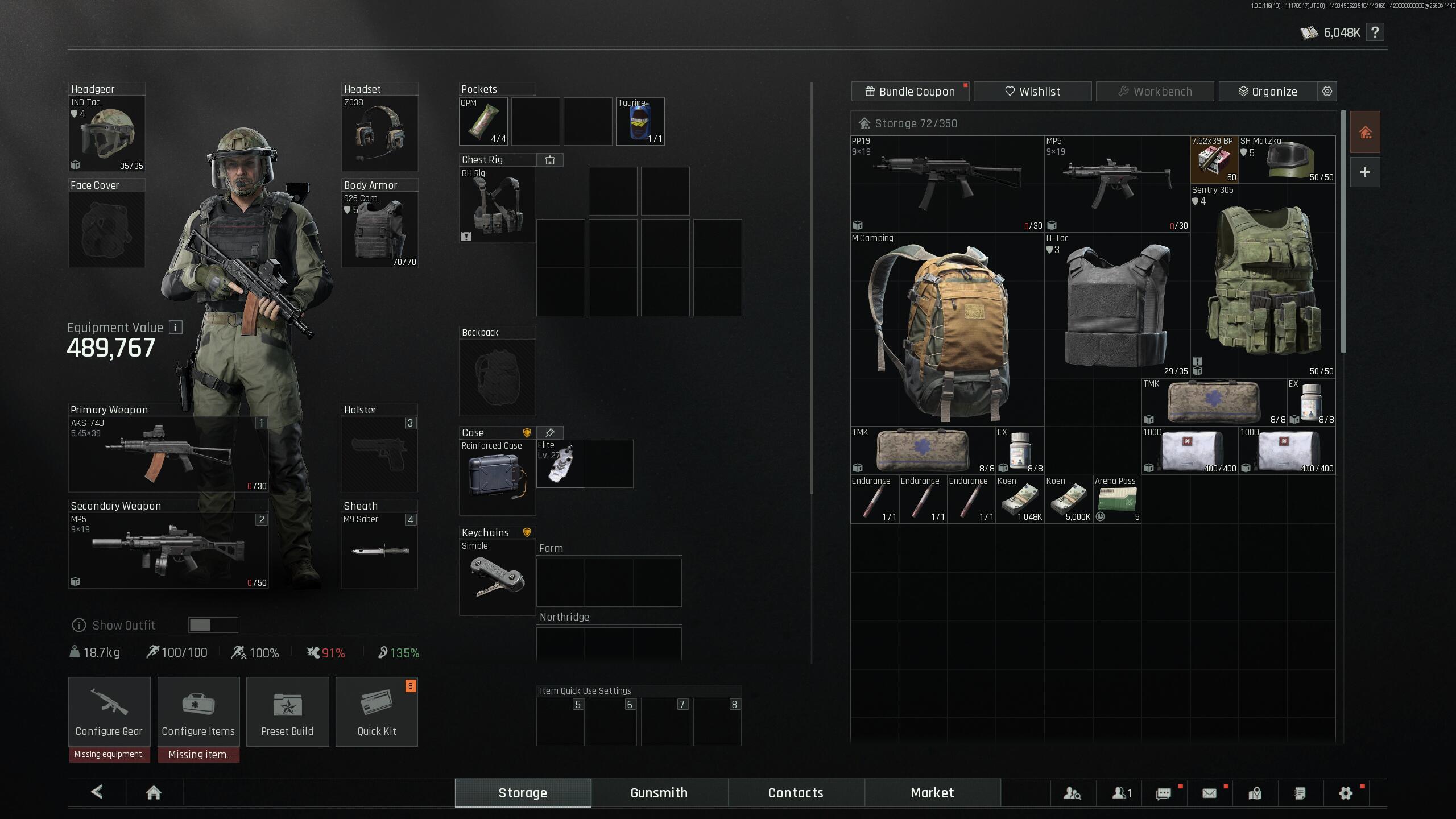The image size is (1456, 819).
Task: Click the IND Tac. headgear slot
Action: [107, 134]
